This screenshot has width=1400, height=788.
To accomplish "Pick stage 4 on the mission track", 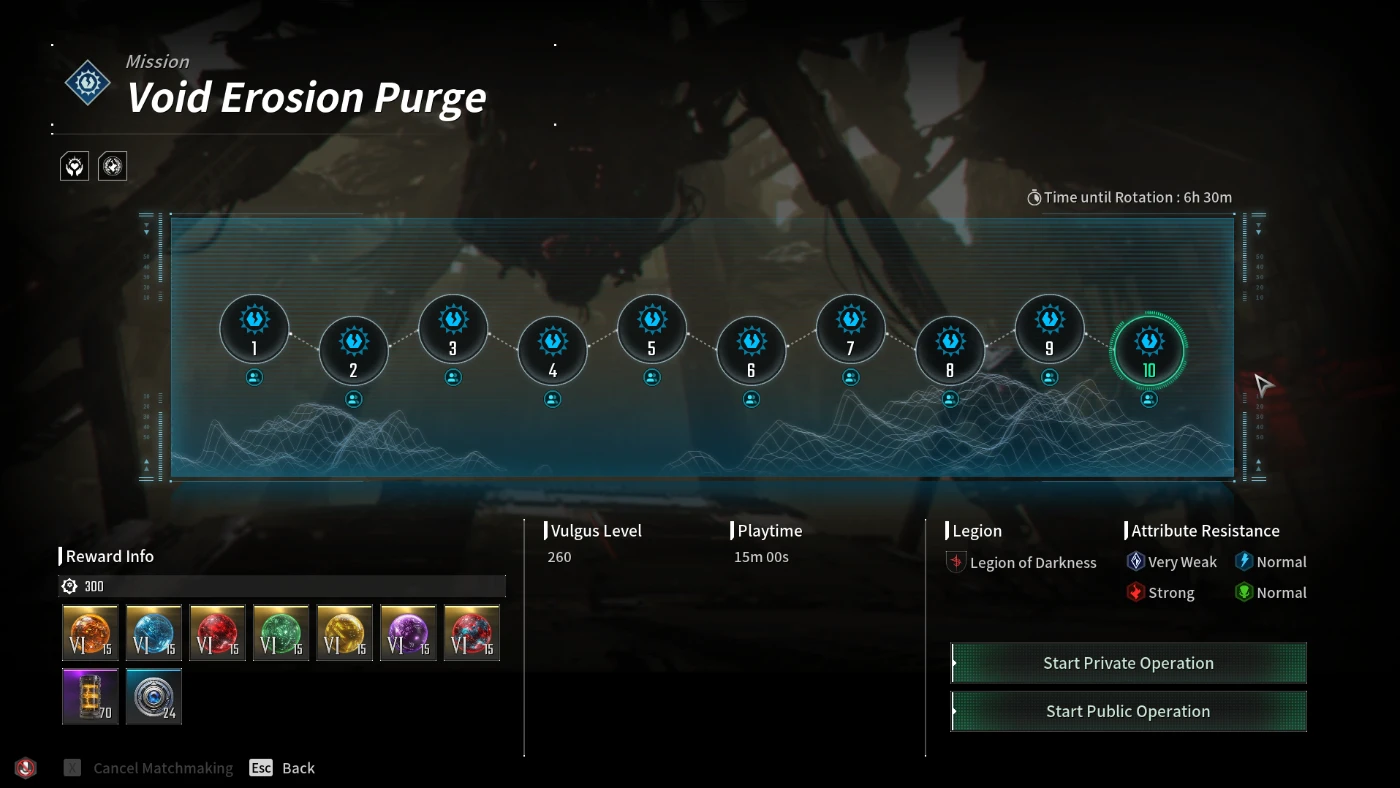I will point(552,350).
